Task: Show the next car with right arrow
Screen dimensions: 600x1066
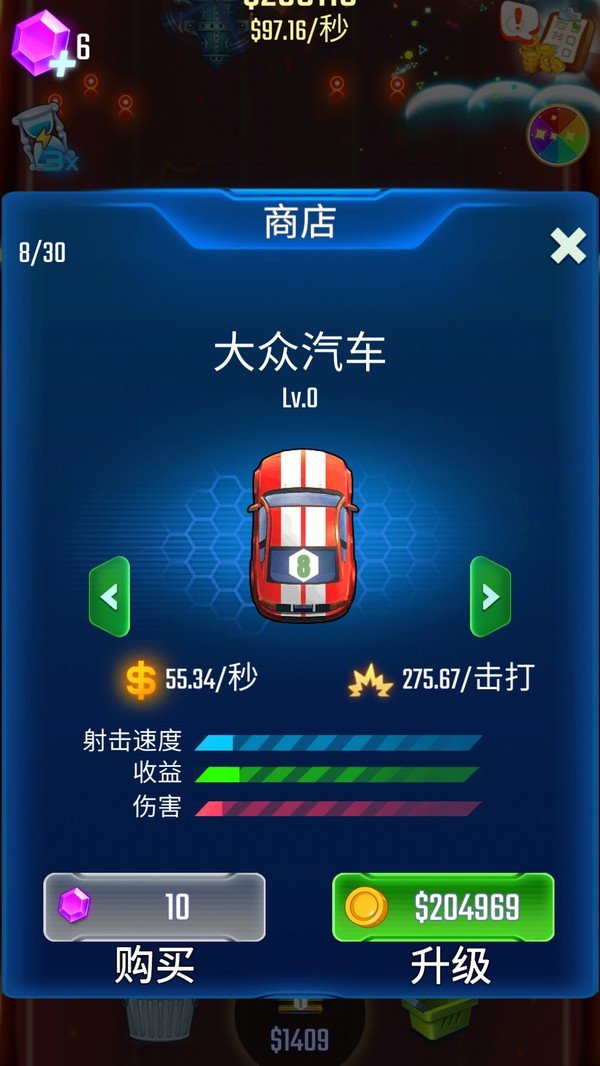Action: point(490,597)
